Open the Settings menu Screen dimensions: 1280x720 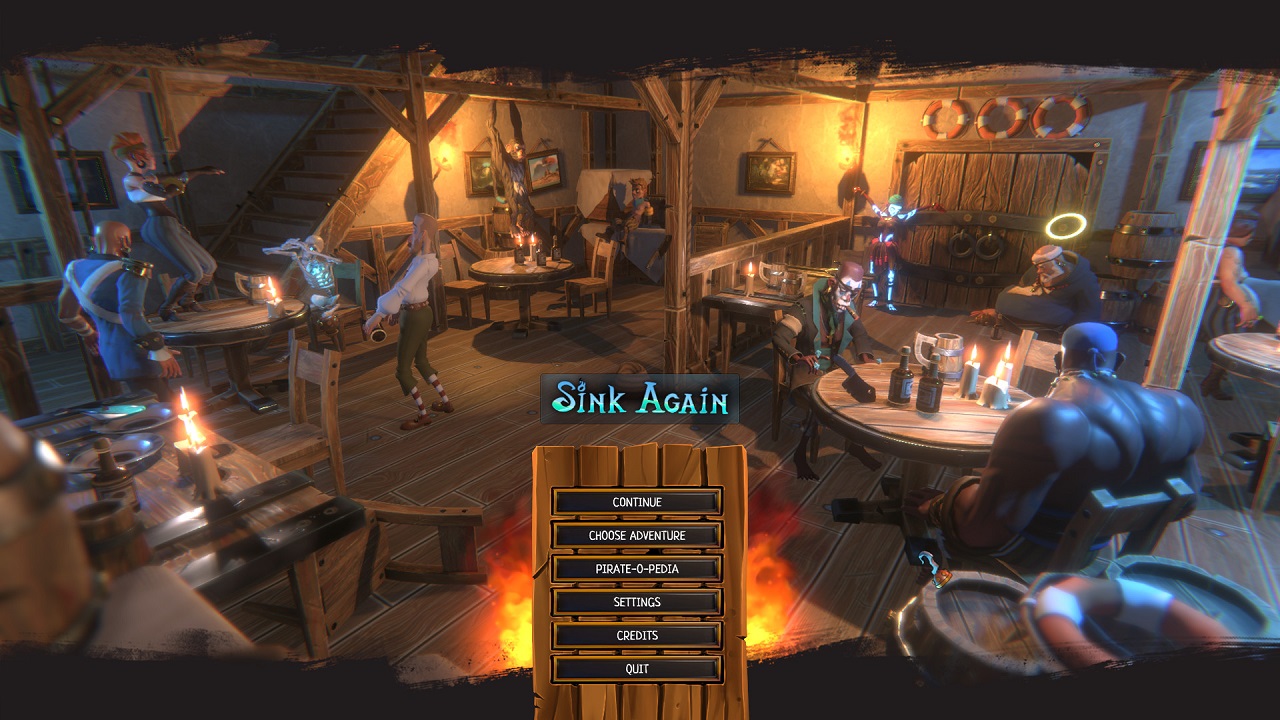[637, 602]
